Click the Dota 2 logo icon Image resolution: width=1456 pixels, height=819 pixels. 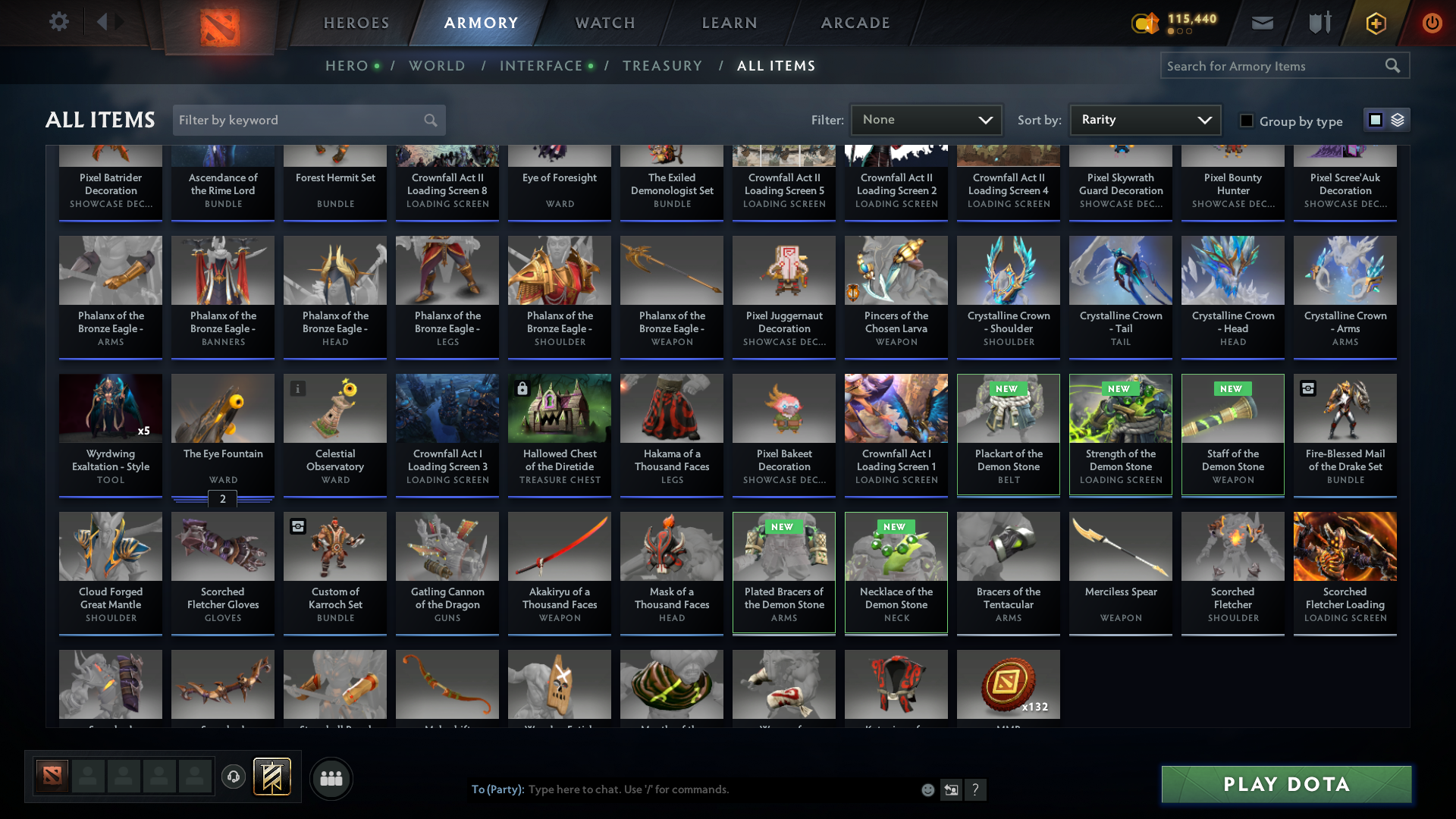(x=218, y=23)
